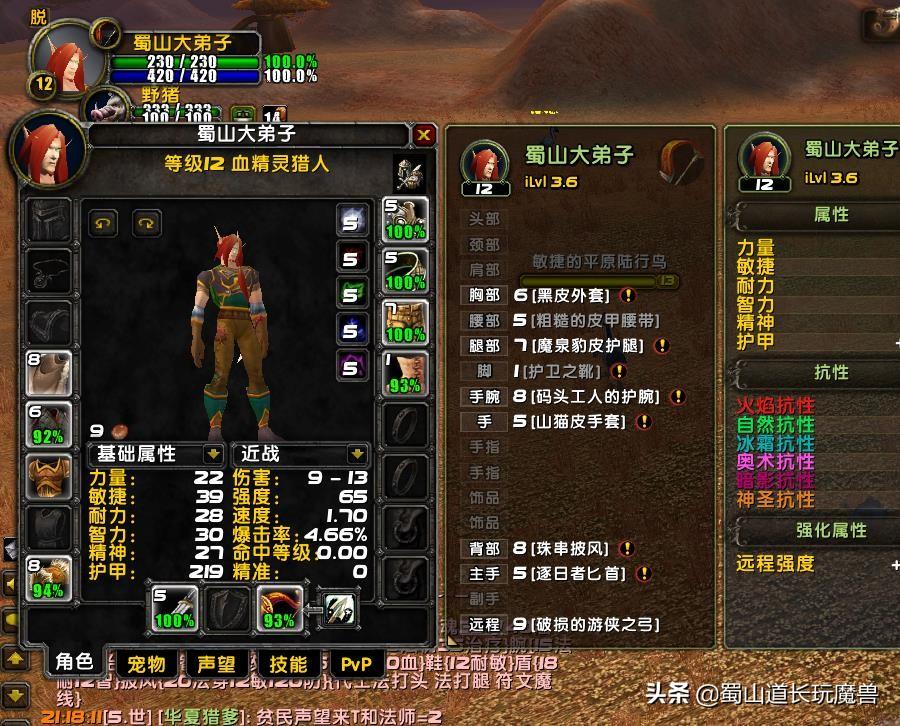Open the 声望 tab

216,664
